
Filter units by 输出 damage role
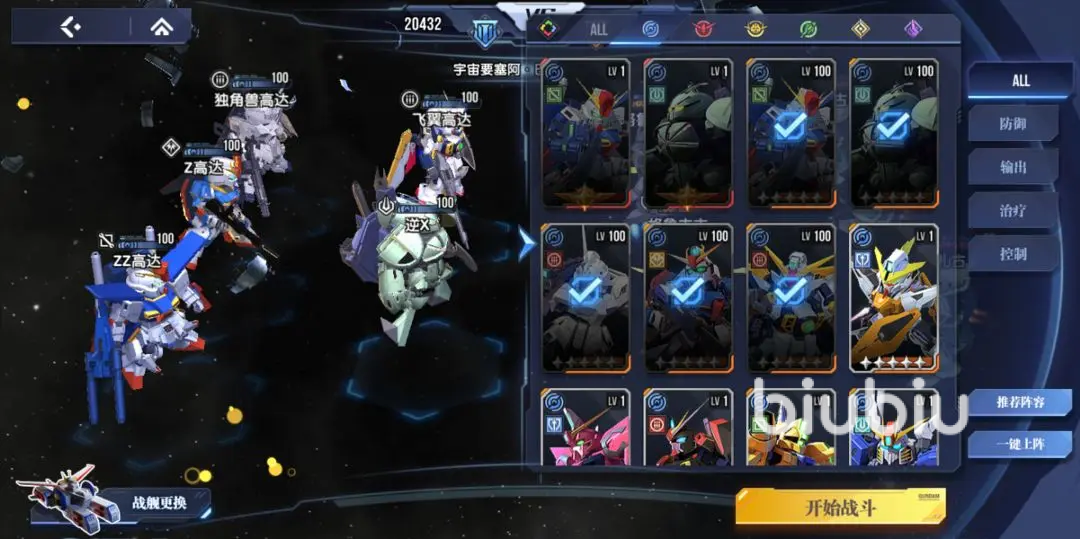point(1013,167)
